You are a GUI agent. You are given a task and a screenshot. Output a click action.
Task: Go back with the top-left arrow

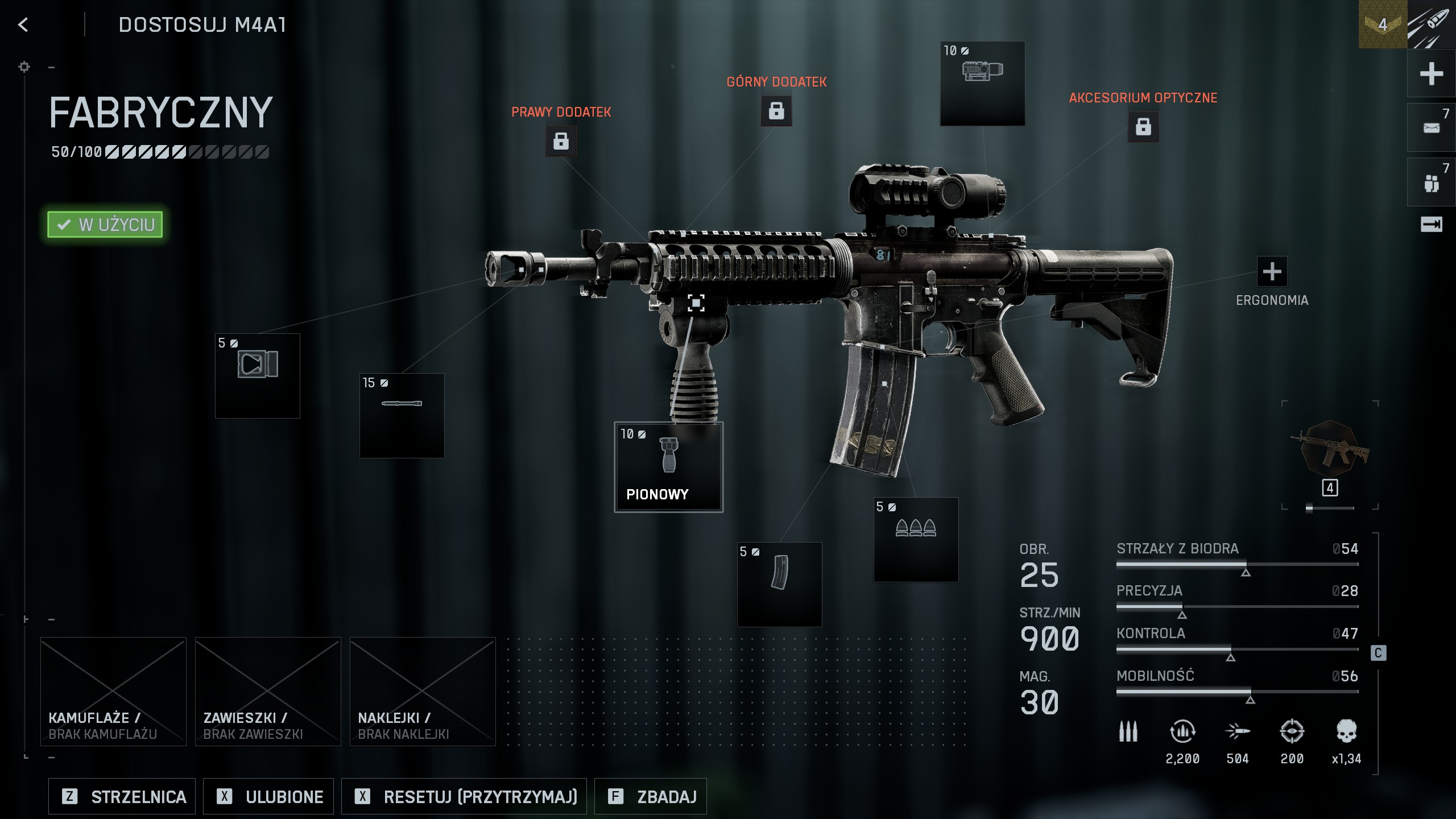(x=23, y=24)
